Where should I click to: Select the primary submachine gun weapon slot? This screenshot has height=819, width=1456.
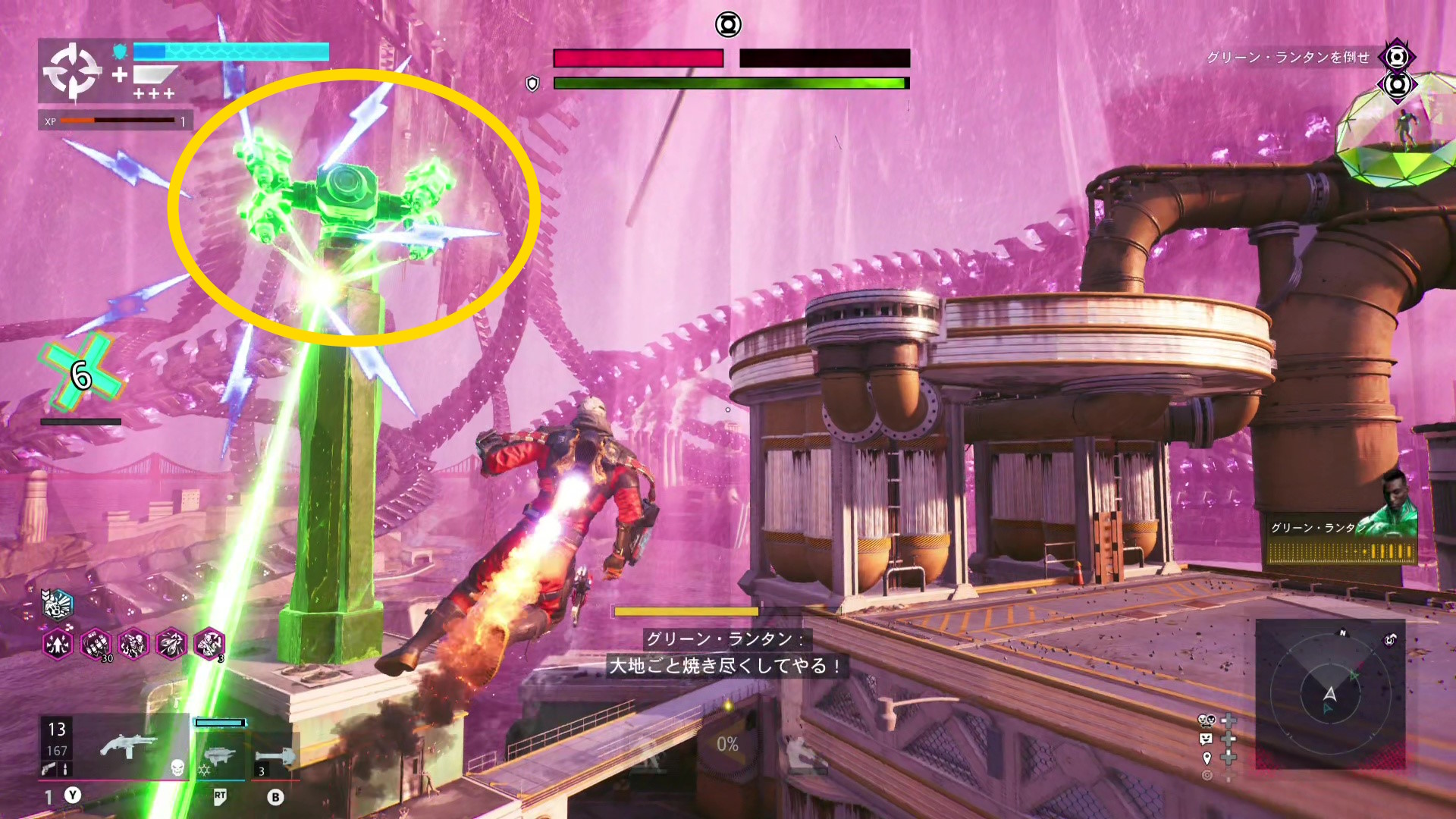coord(129,748)
